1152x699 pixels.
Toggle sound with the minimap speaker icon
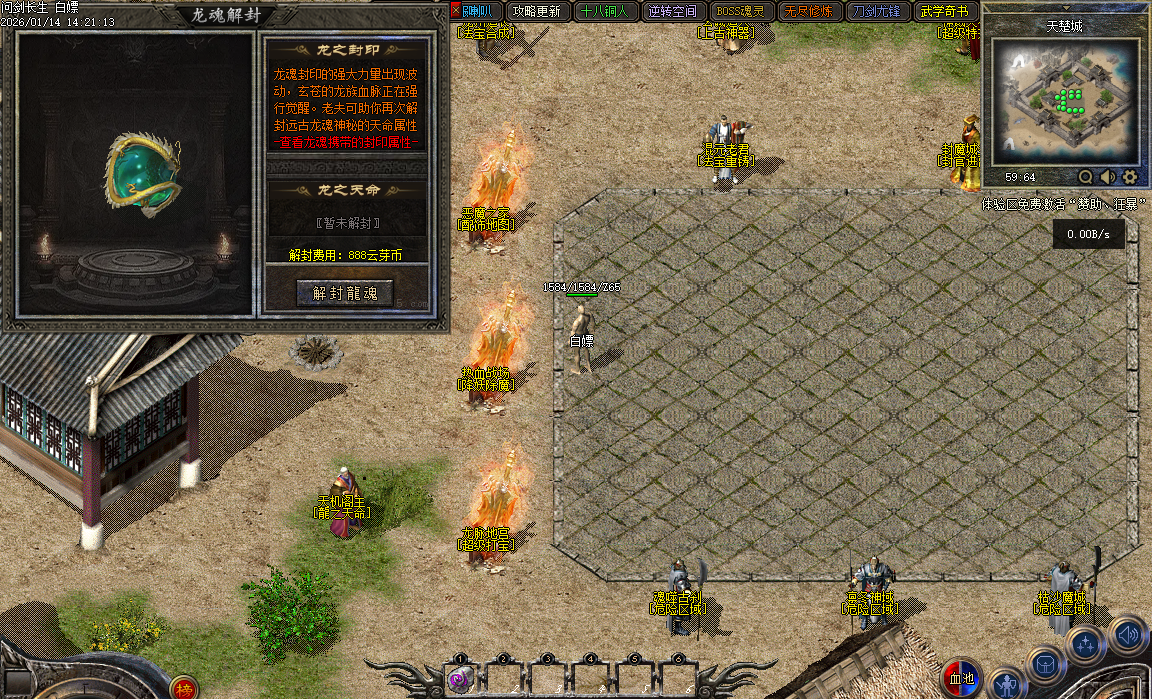1108,177
